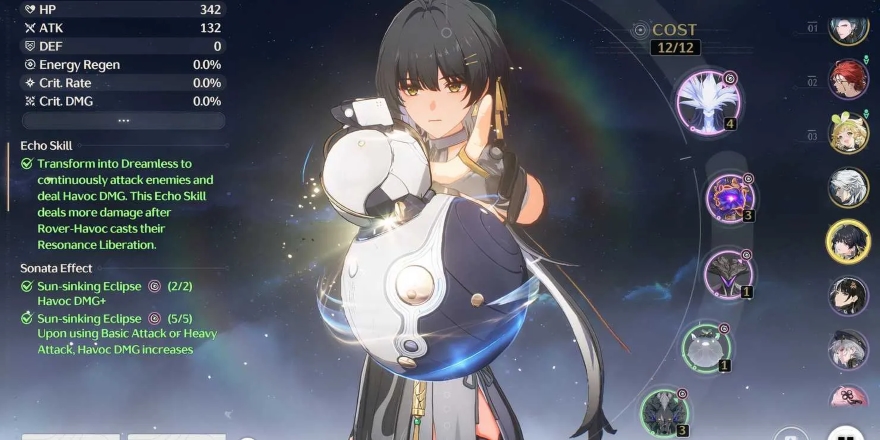Select the white-haired character portrait
The image size is (880, 440).
(x=847, y=187)
